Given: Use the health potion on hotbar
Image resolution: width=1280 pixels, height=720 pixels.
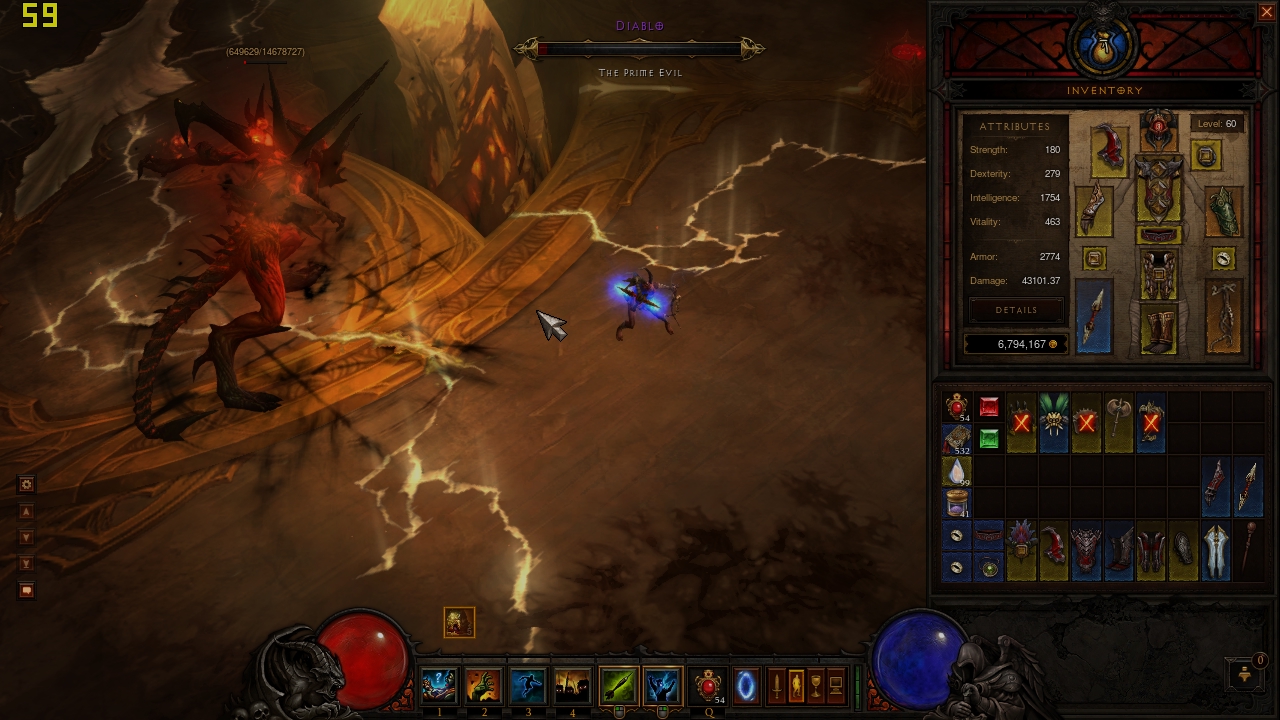Looking at the screenshot, I should click(709, 686).
